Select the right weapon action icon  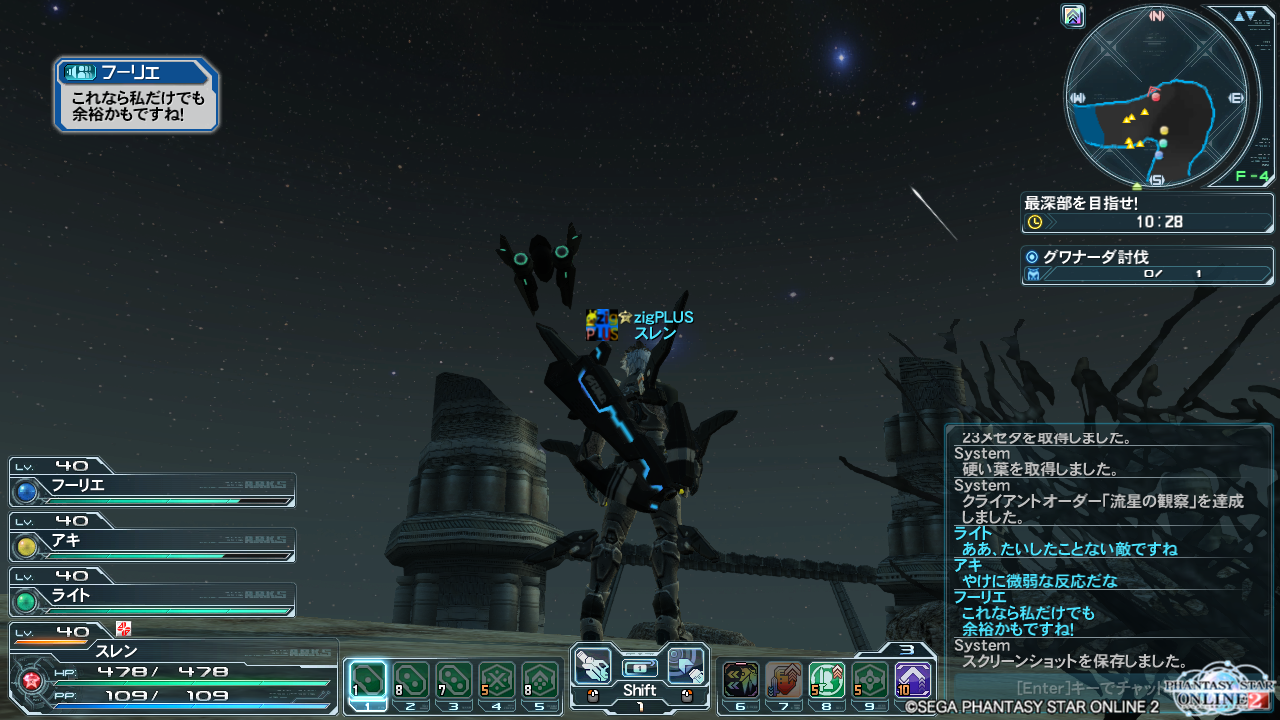click(686, 665)
